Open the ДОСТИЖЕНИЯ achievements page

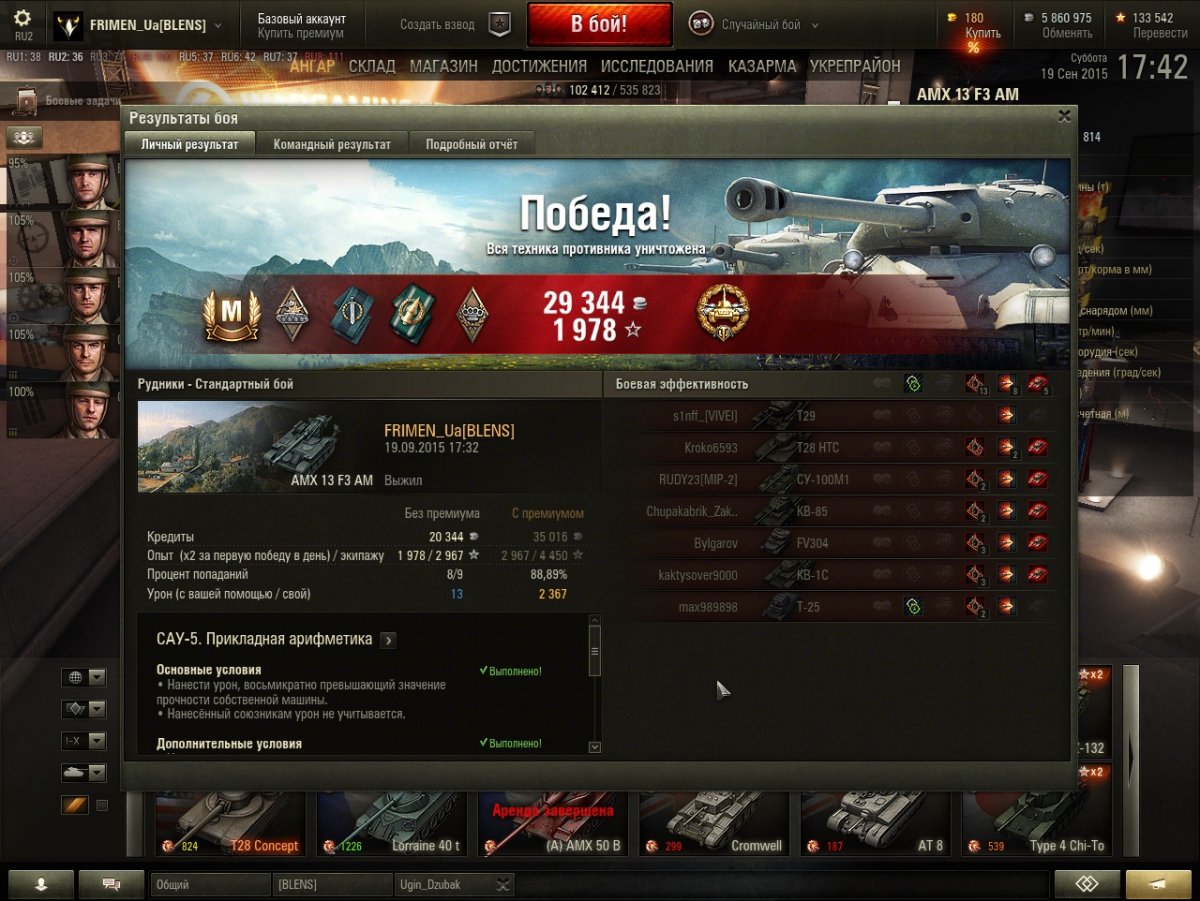(539, 66)
